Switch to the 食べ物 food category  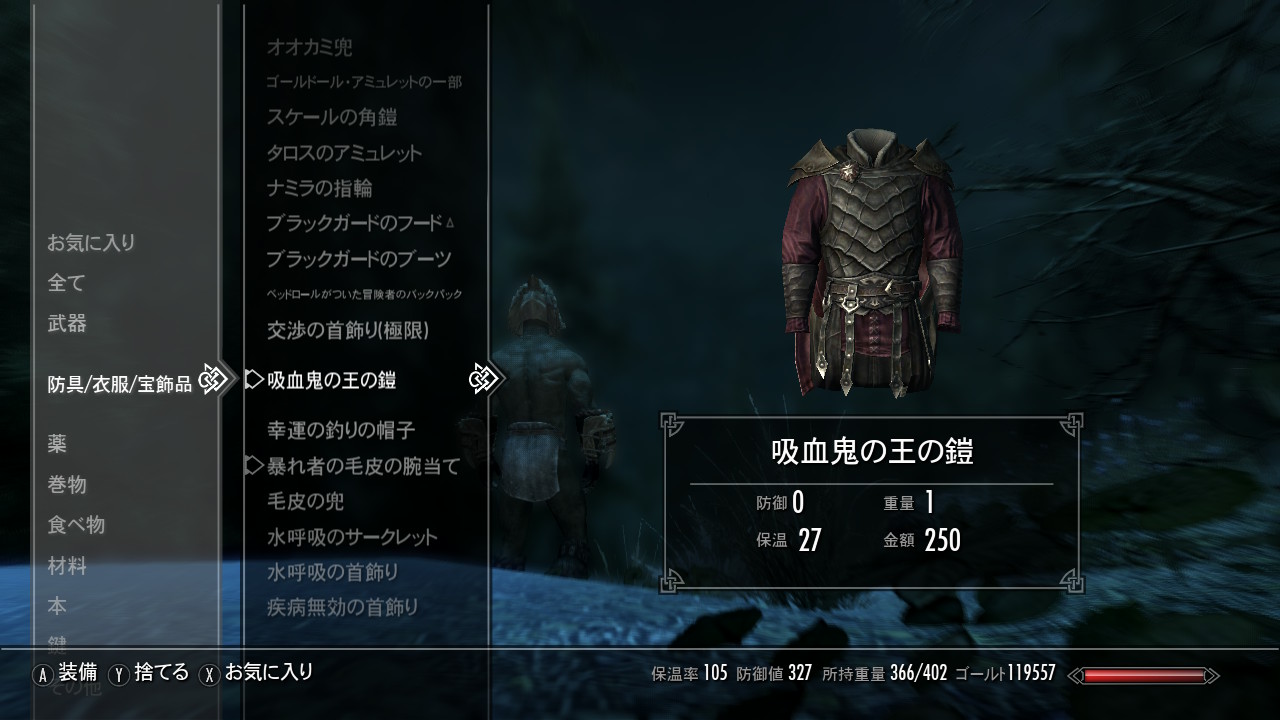click(x=76, y=525)
